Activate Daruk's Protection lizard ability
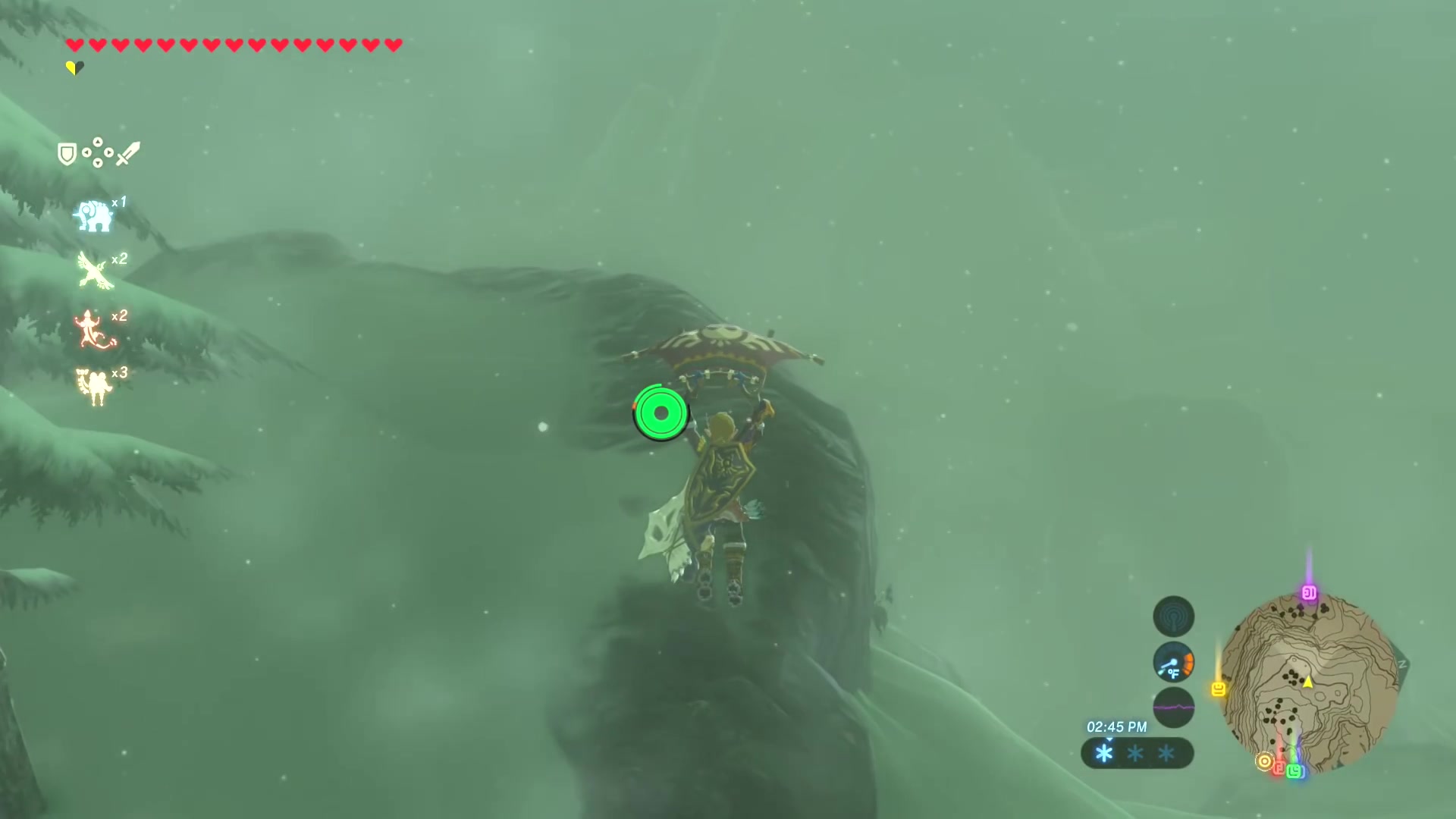 (94, 330)
